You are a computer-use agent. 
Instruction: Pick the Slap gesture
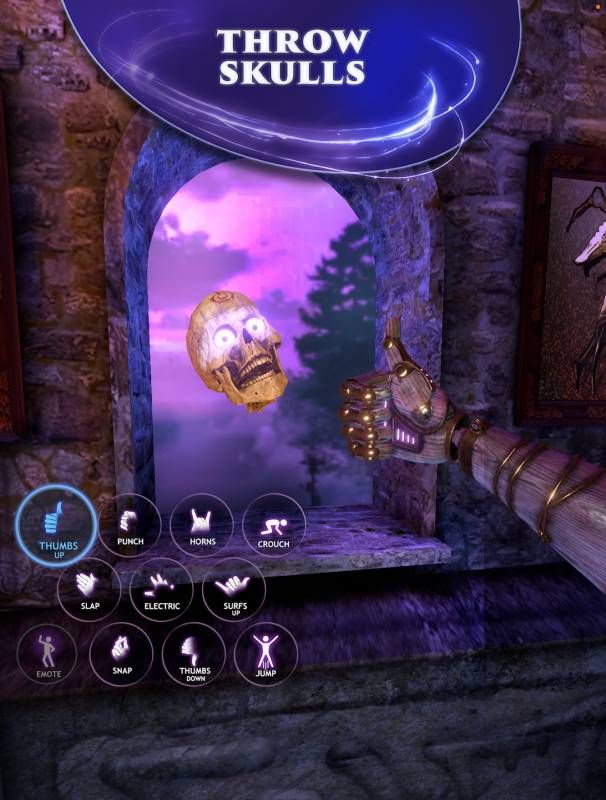(x=89, y=589)
